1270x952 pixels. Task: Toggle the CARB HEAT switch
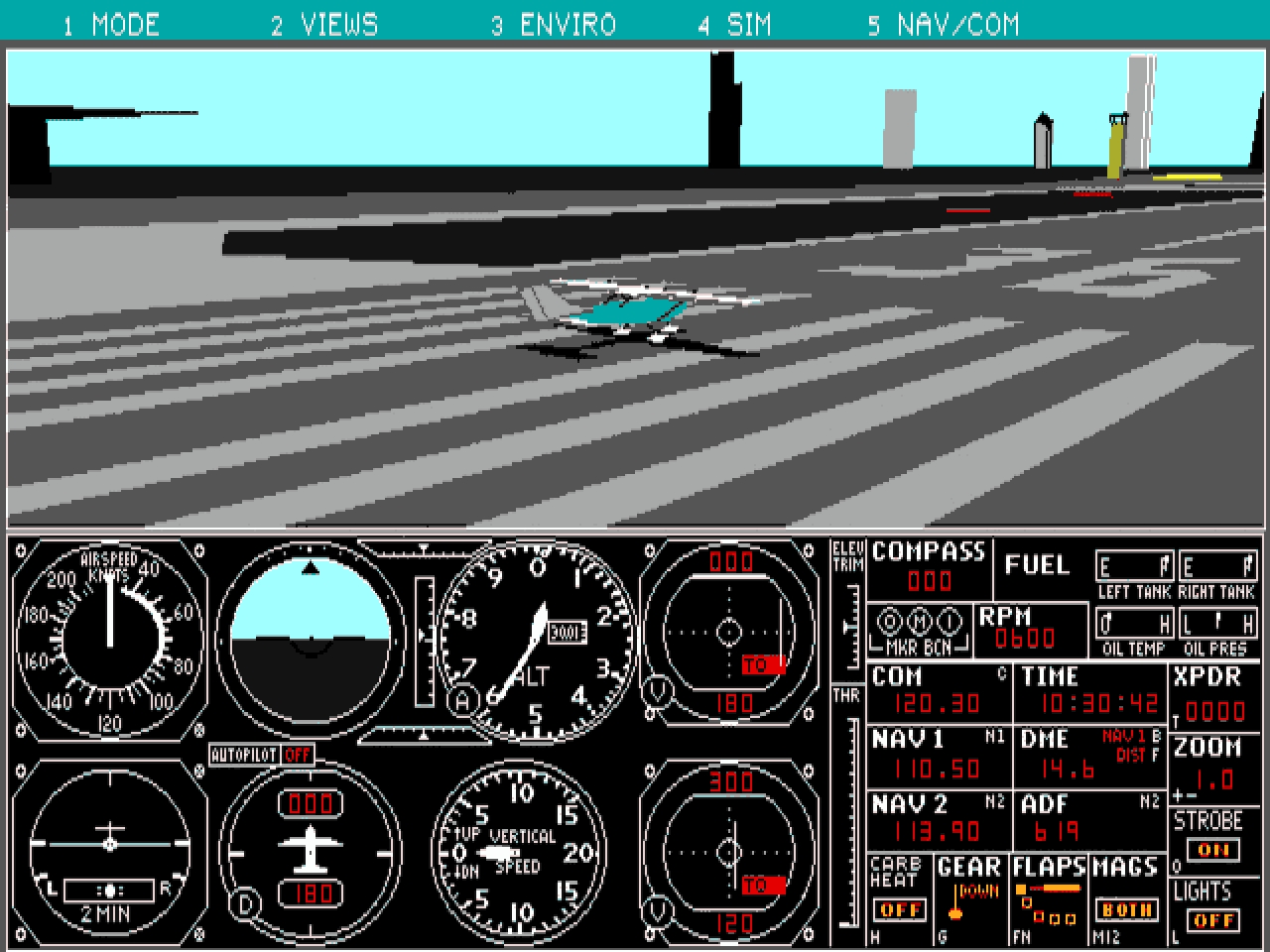tap(900, 909)
